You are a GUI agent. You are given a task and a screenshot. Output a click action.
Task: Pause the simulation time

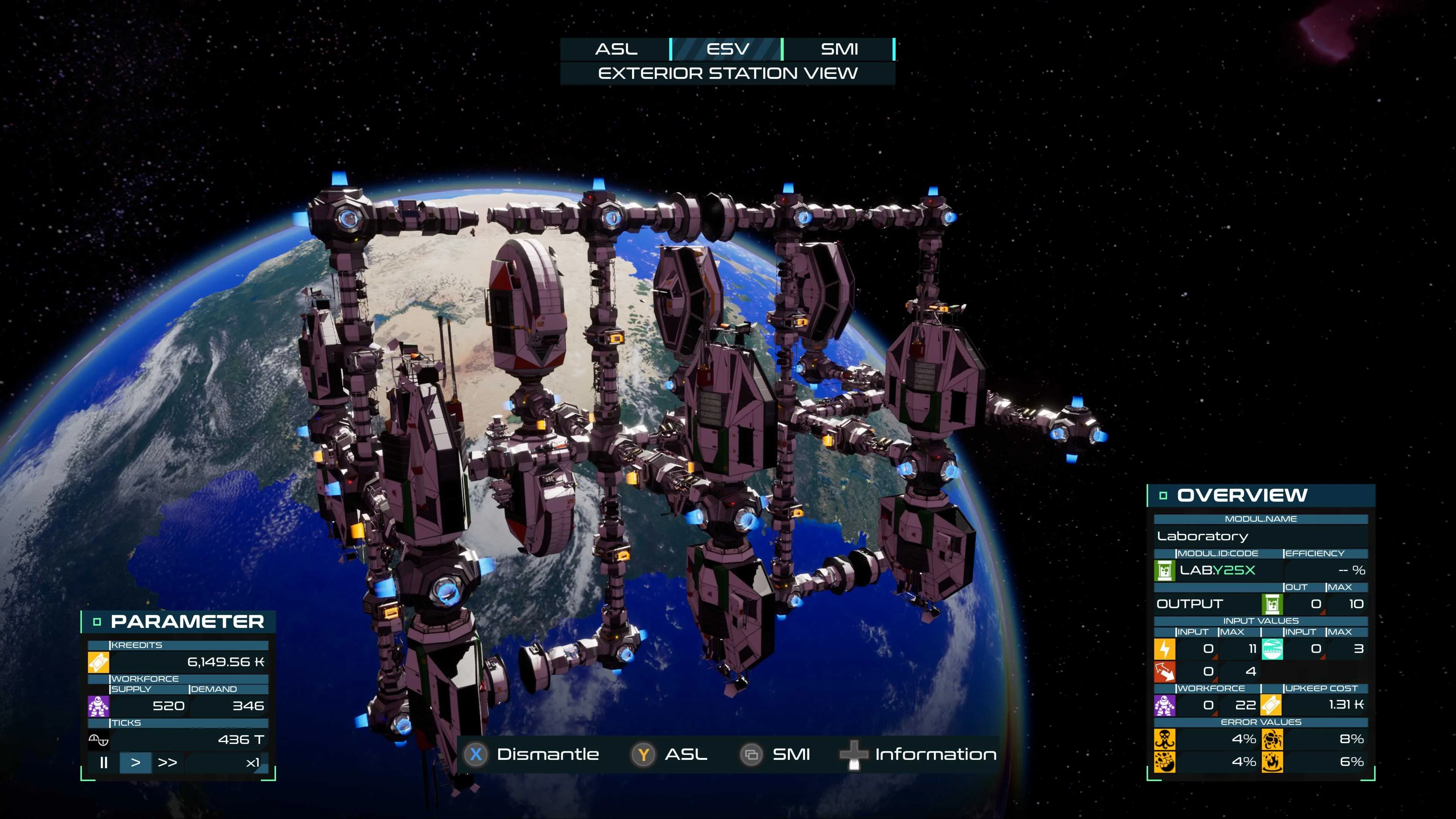pos(104,763)
